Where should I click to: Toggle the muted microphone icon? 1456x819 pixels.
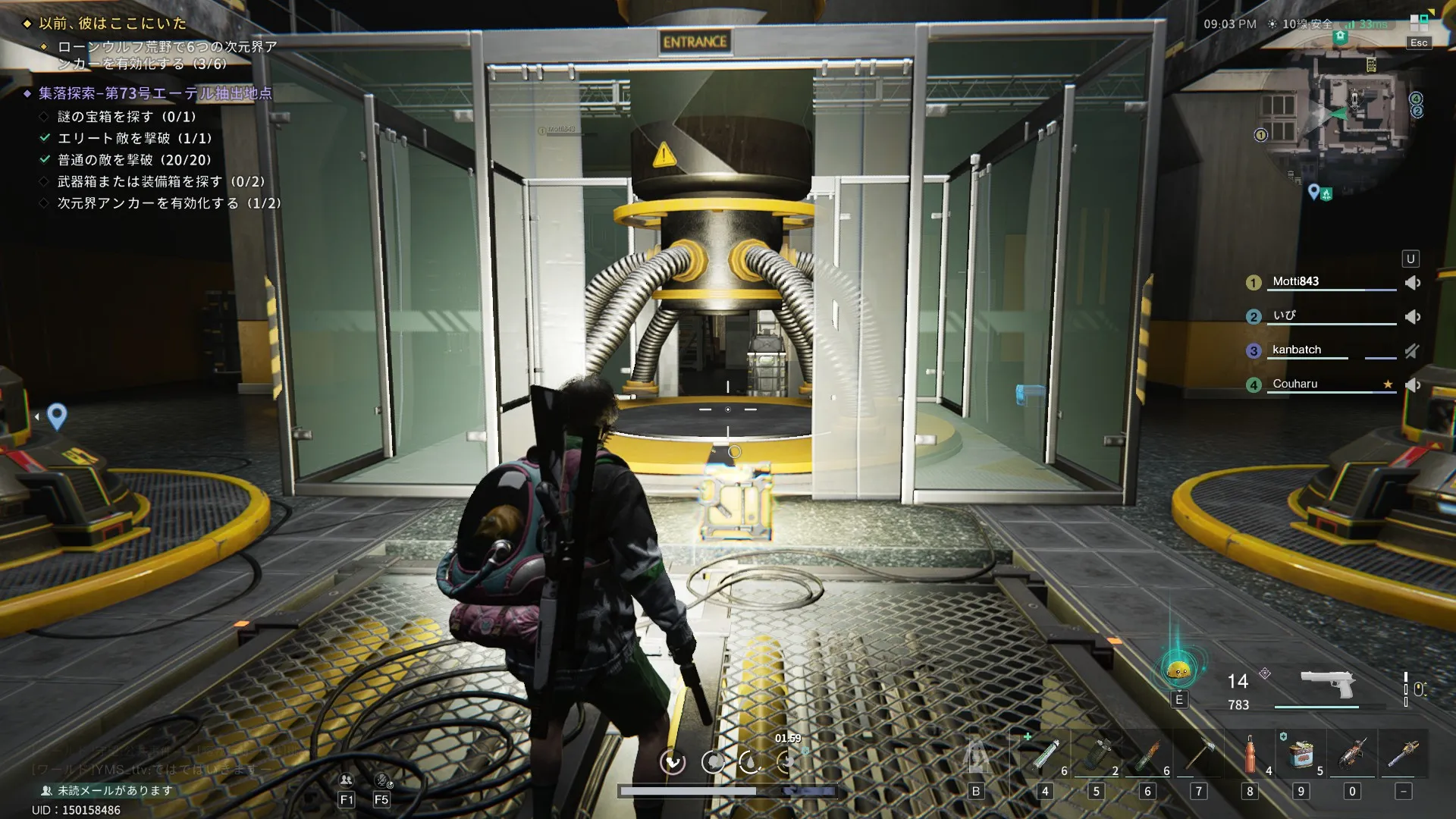382,780
